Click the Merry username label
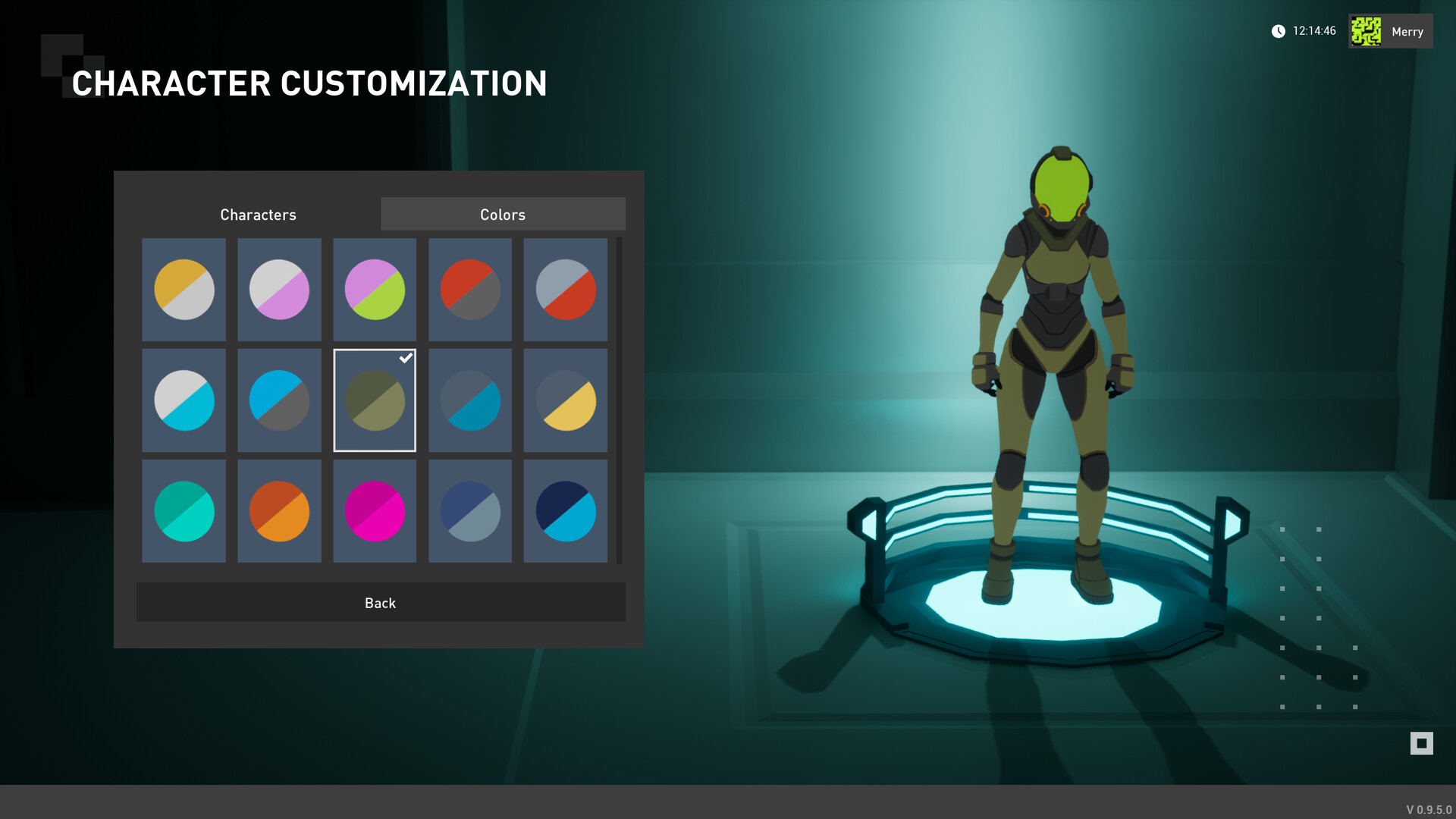Viewport: 1456px width, 819px height. pyautogui.click(x=1407, y=31)
